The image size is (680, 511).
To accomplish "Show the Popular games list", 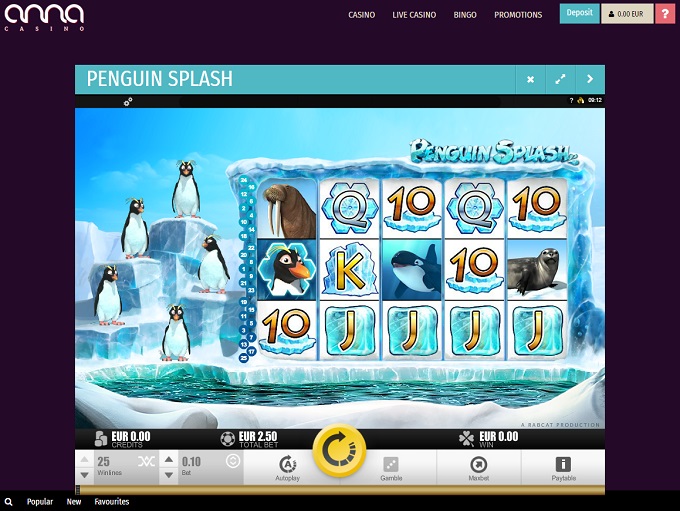I will tap(40, 502).
